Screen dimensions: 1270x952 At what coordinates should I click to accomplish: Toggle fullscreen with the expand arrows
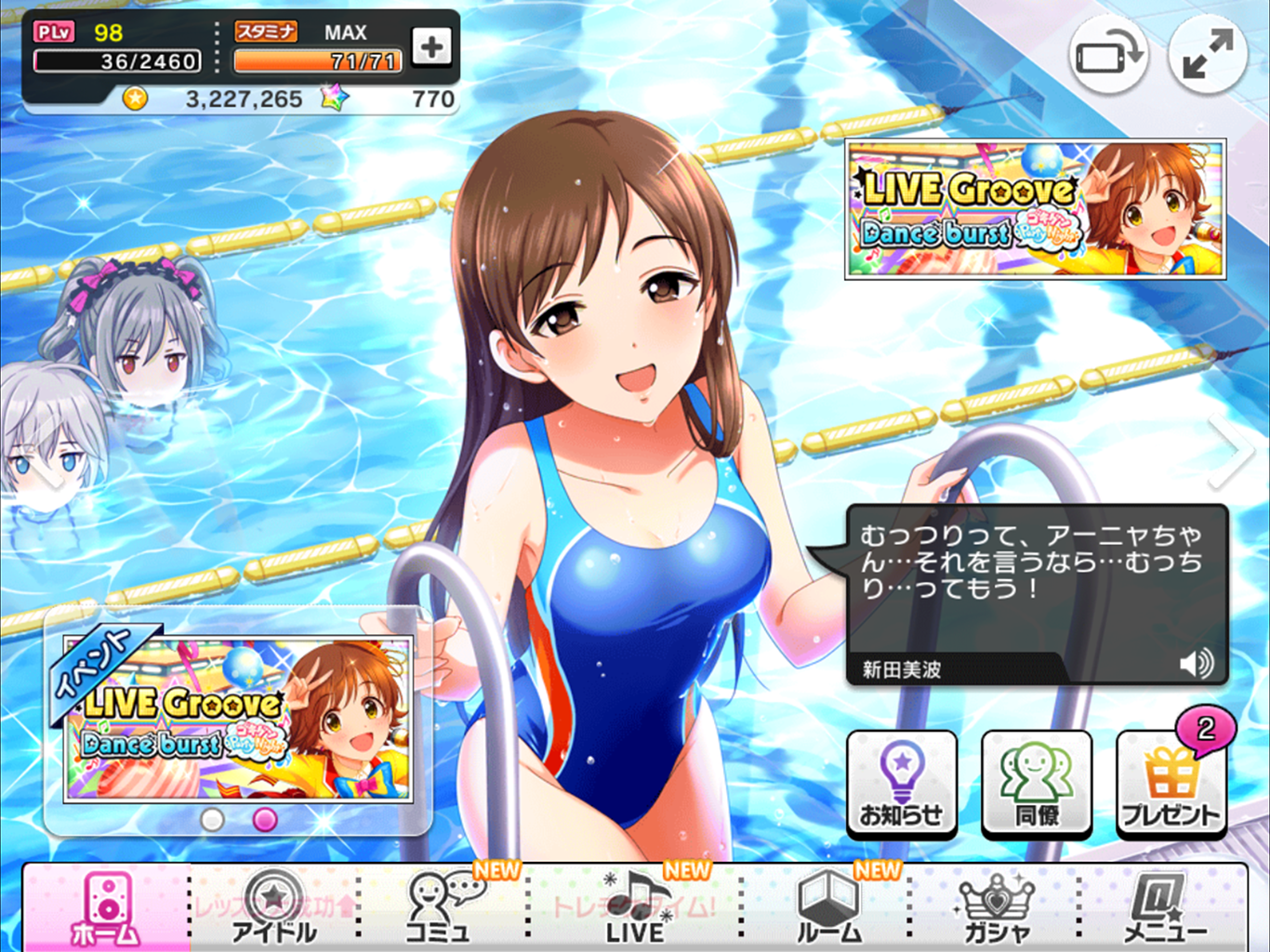point(1207,55)
